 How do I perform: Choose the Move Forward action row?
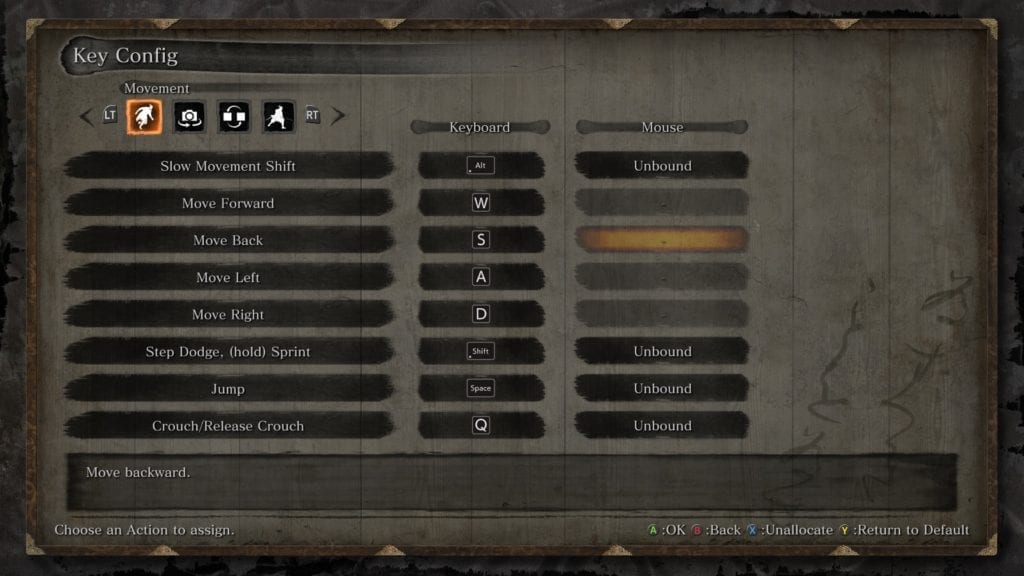[228, 203]
